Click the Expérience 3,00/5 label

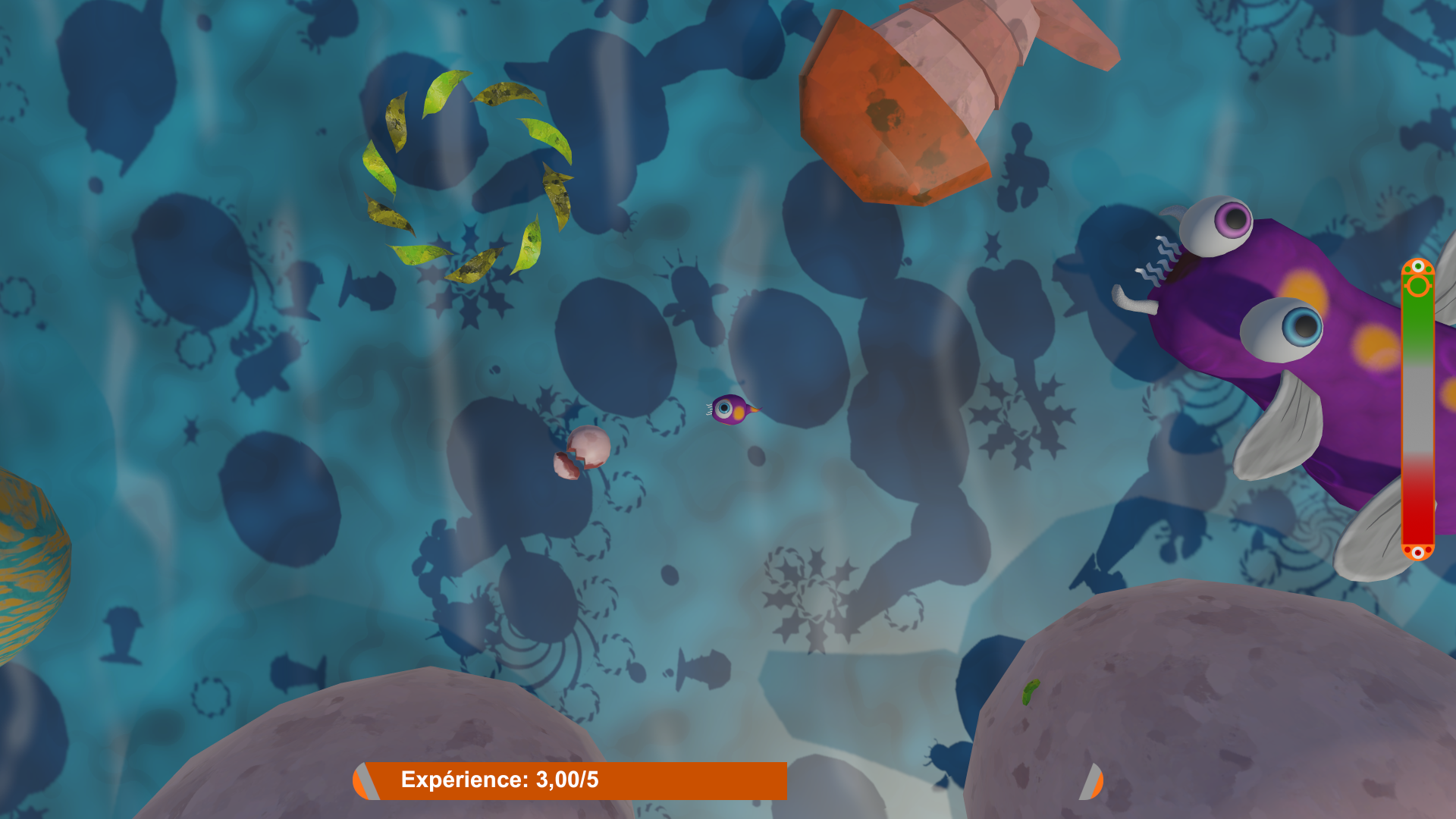[x=500, y=777]
